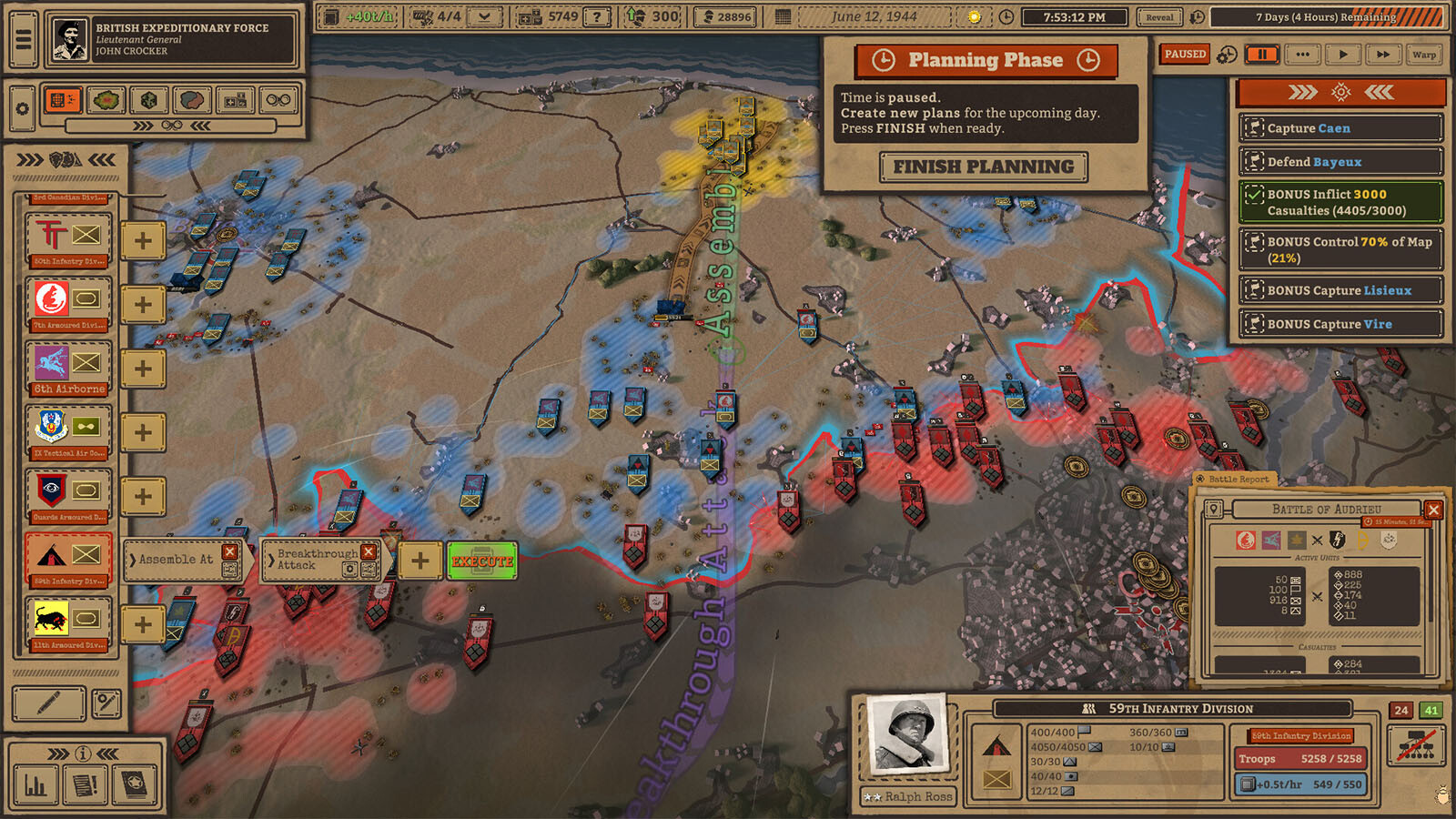
Task: Open the BONUS Capture Lisieux objective
Action: (1340, 290)
